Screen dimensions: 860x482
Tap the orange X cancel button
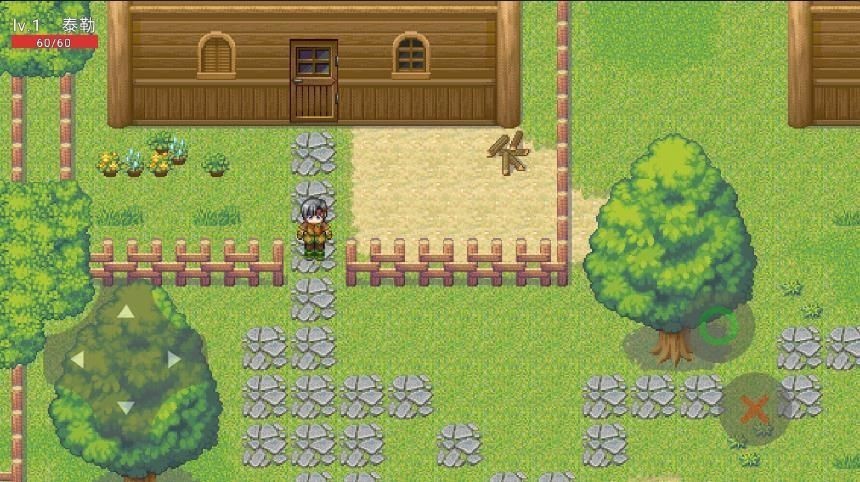point(755,408)
